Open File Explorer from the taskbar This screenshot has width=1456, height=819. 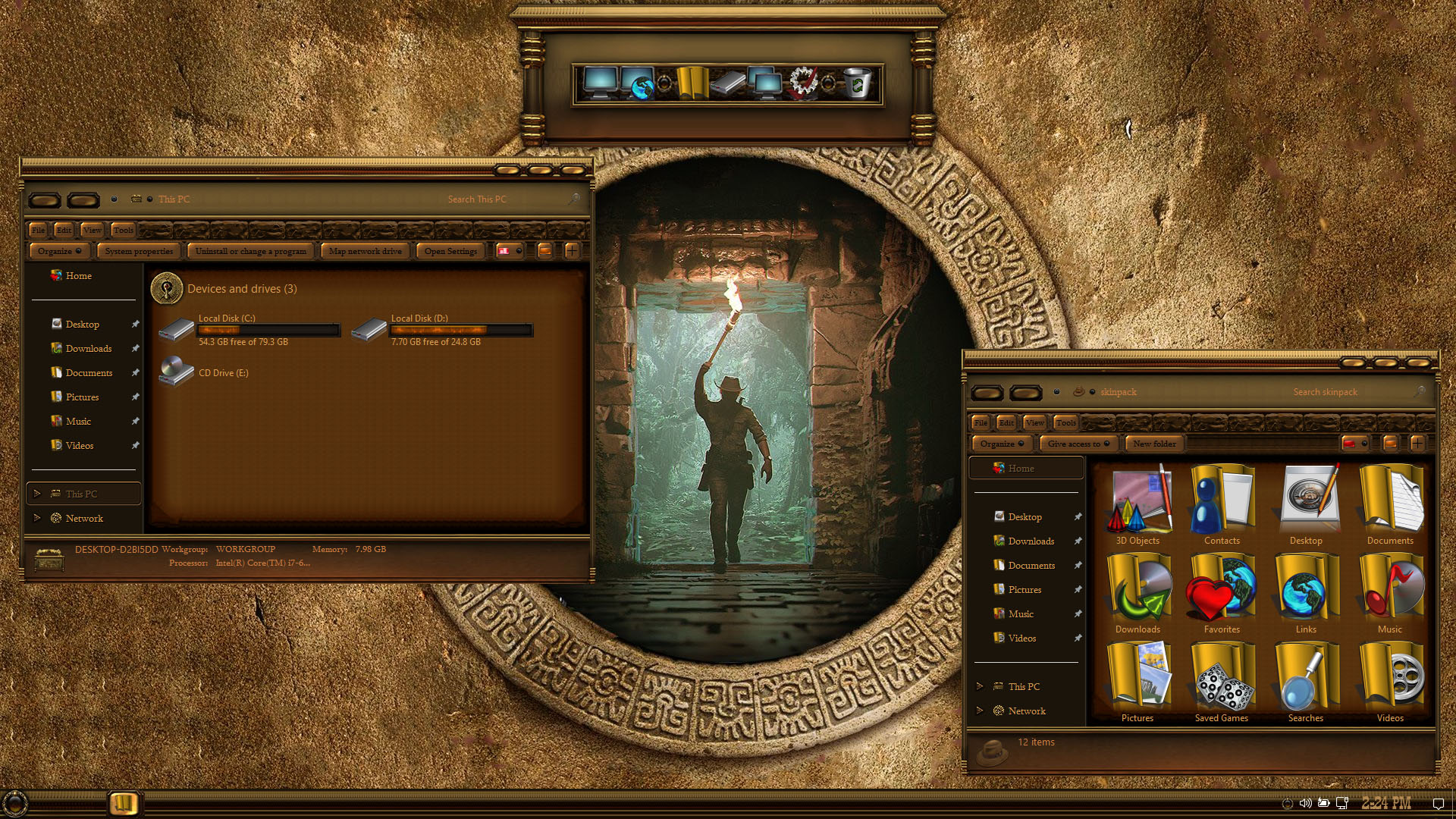pyautogui.click(x=123, y=803)
